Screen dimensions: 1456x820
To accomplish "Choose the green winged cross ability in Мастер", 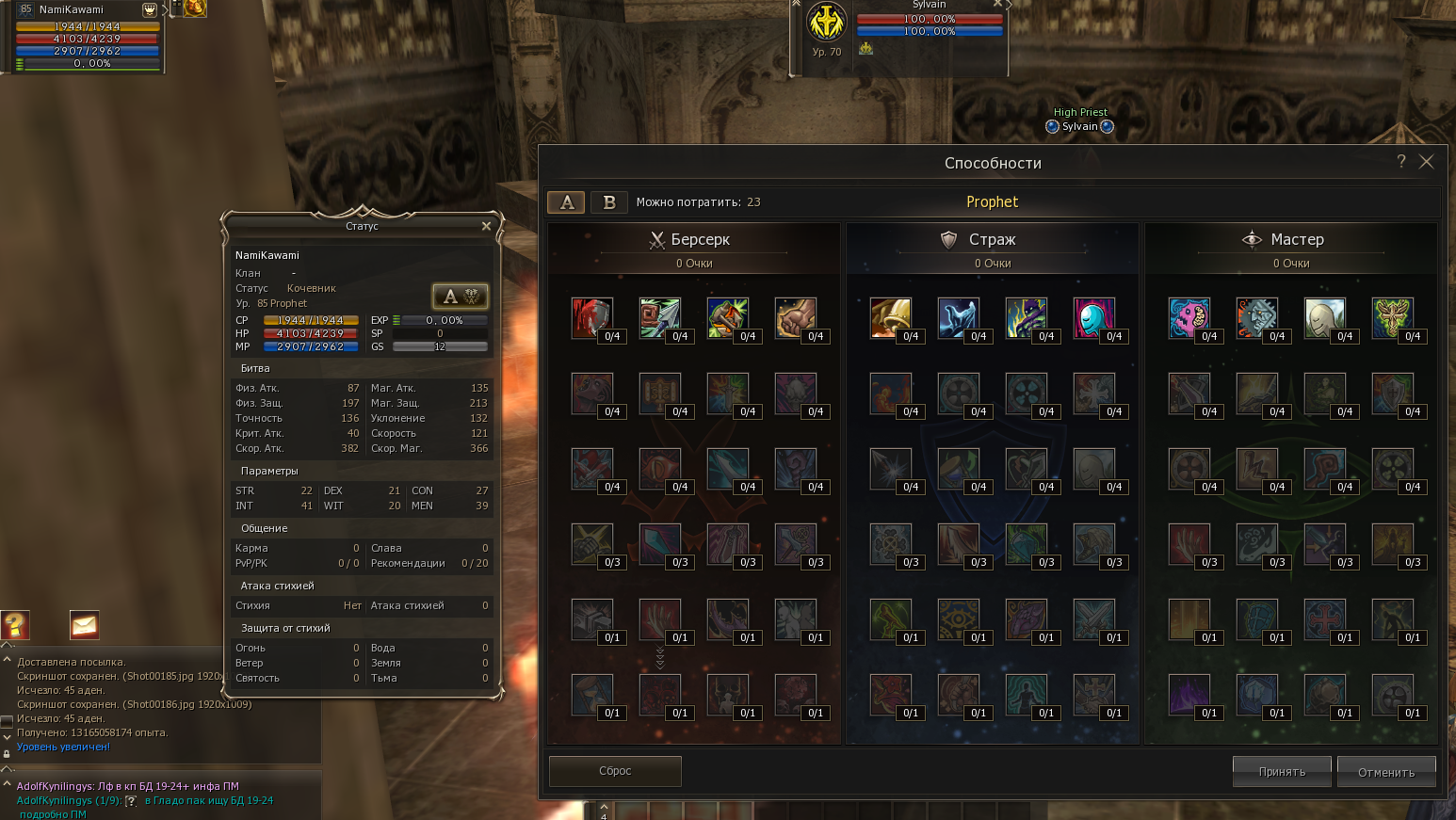I will click(1392, 317).
